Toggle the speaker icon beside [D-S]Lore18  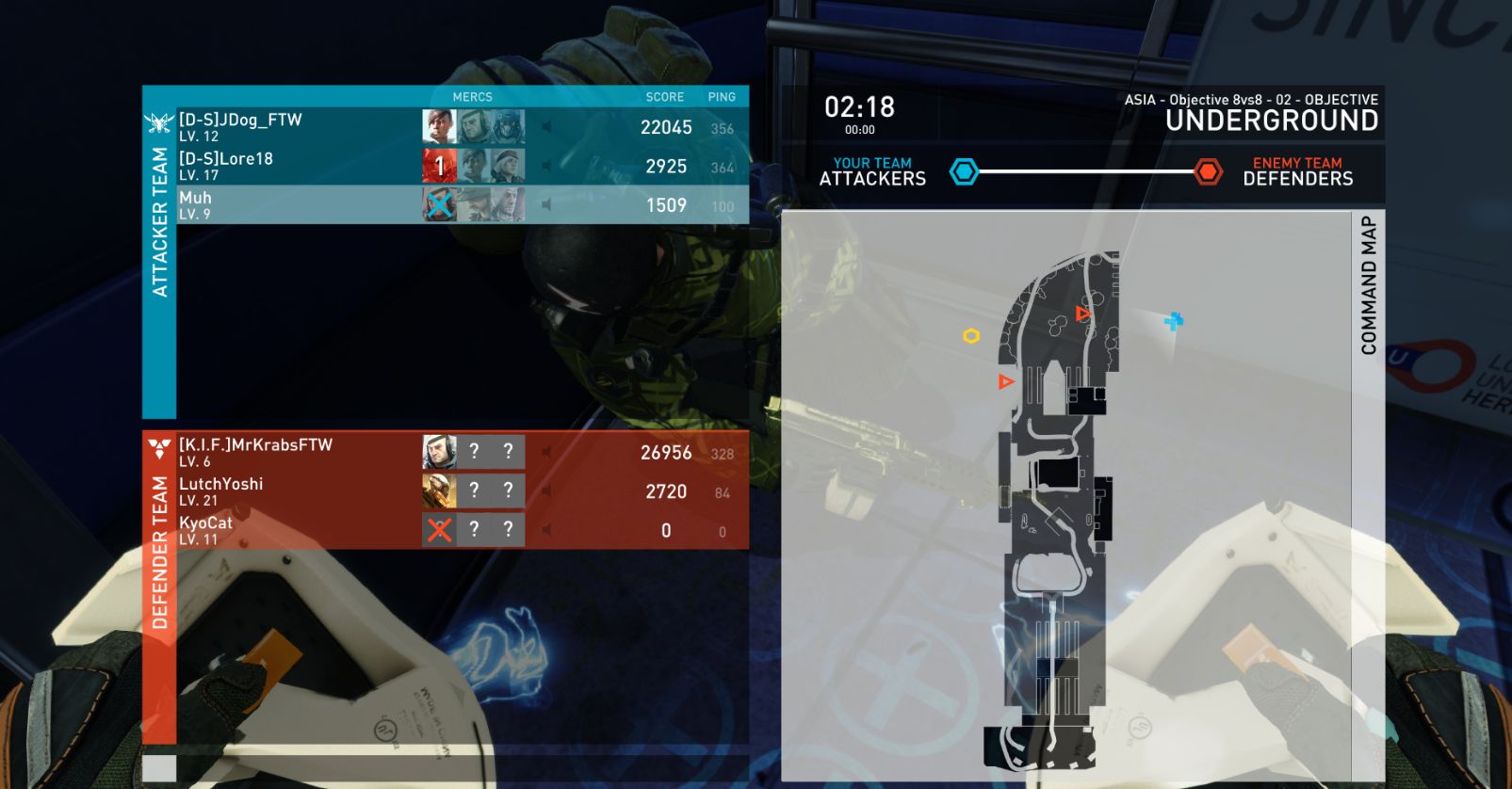(x=546, y=166)
